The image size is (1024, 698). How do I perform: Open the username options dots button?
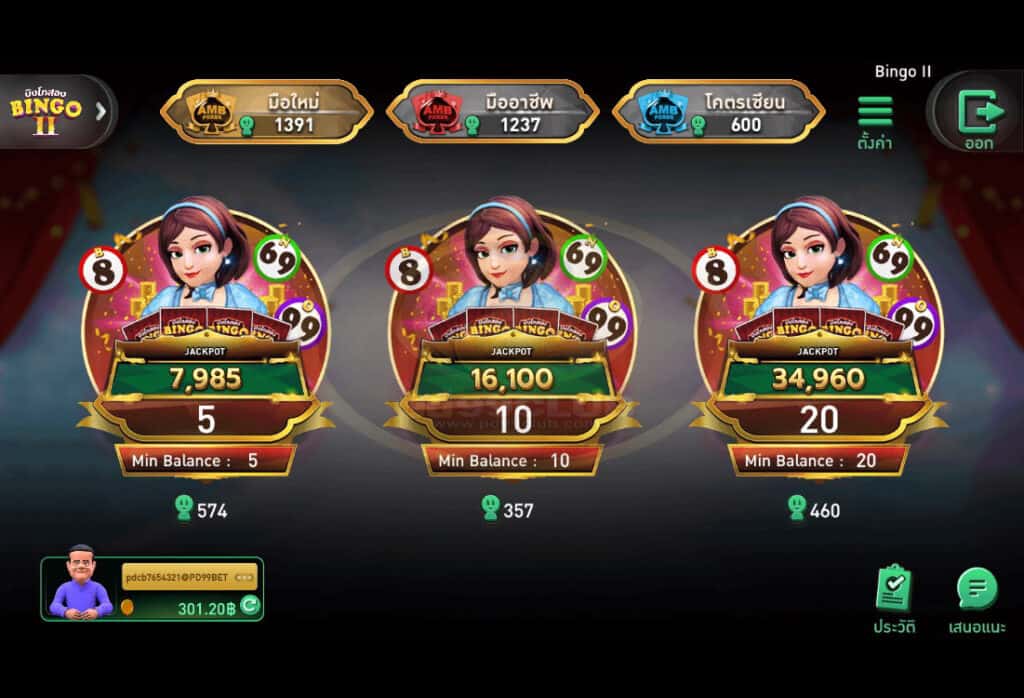tap(244, 576)
